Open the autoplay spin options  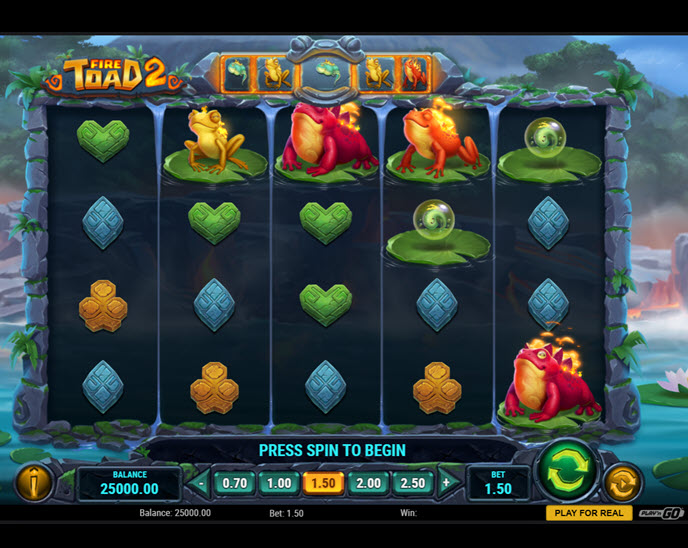[x=622, y=483]
